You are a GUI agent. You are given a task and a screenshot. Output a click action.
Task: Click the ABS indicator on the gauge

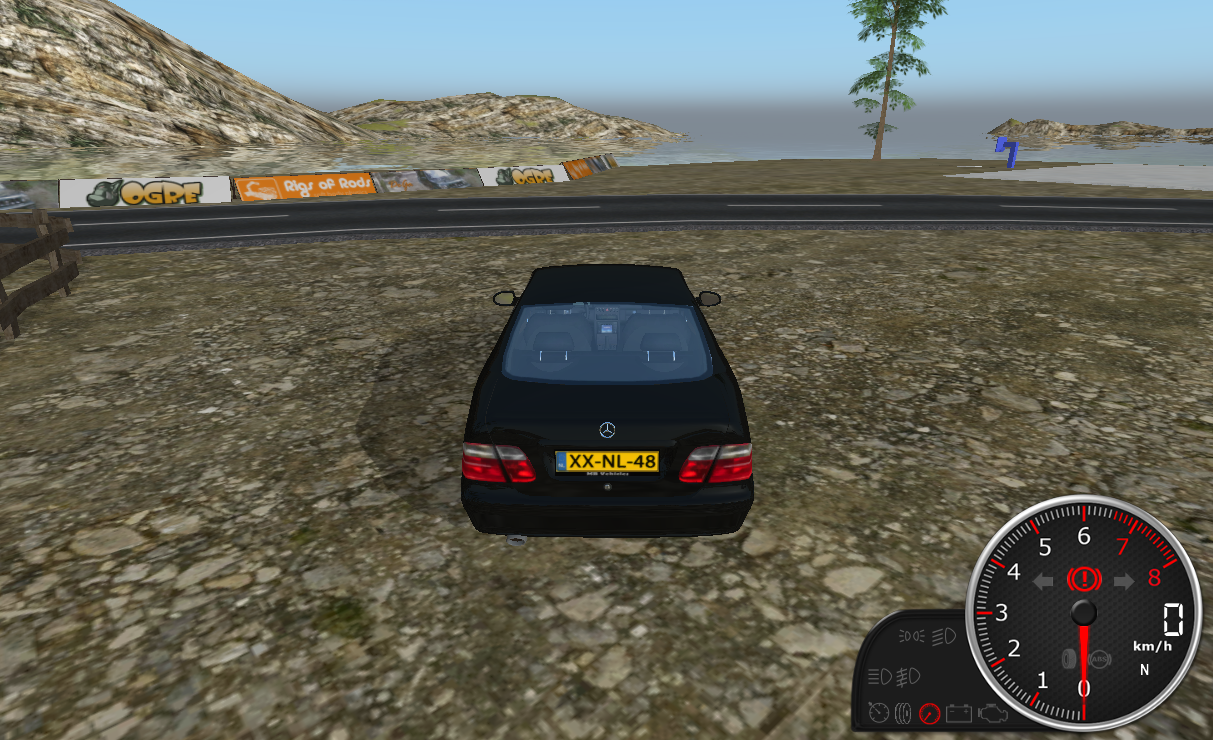(x=1100, y=659)
